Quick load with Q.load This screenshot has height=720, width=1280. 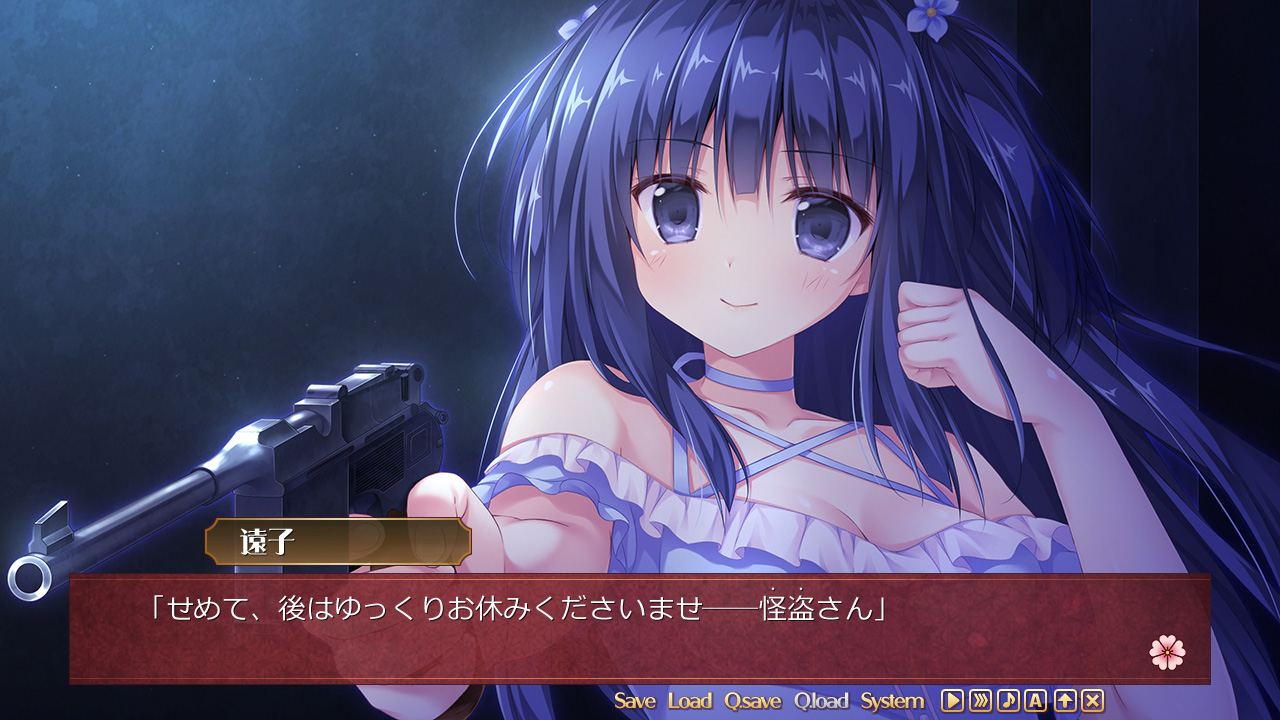pos(821,701)
